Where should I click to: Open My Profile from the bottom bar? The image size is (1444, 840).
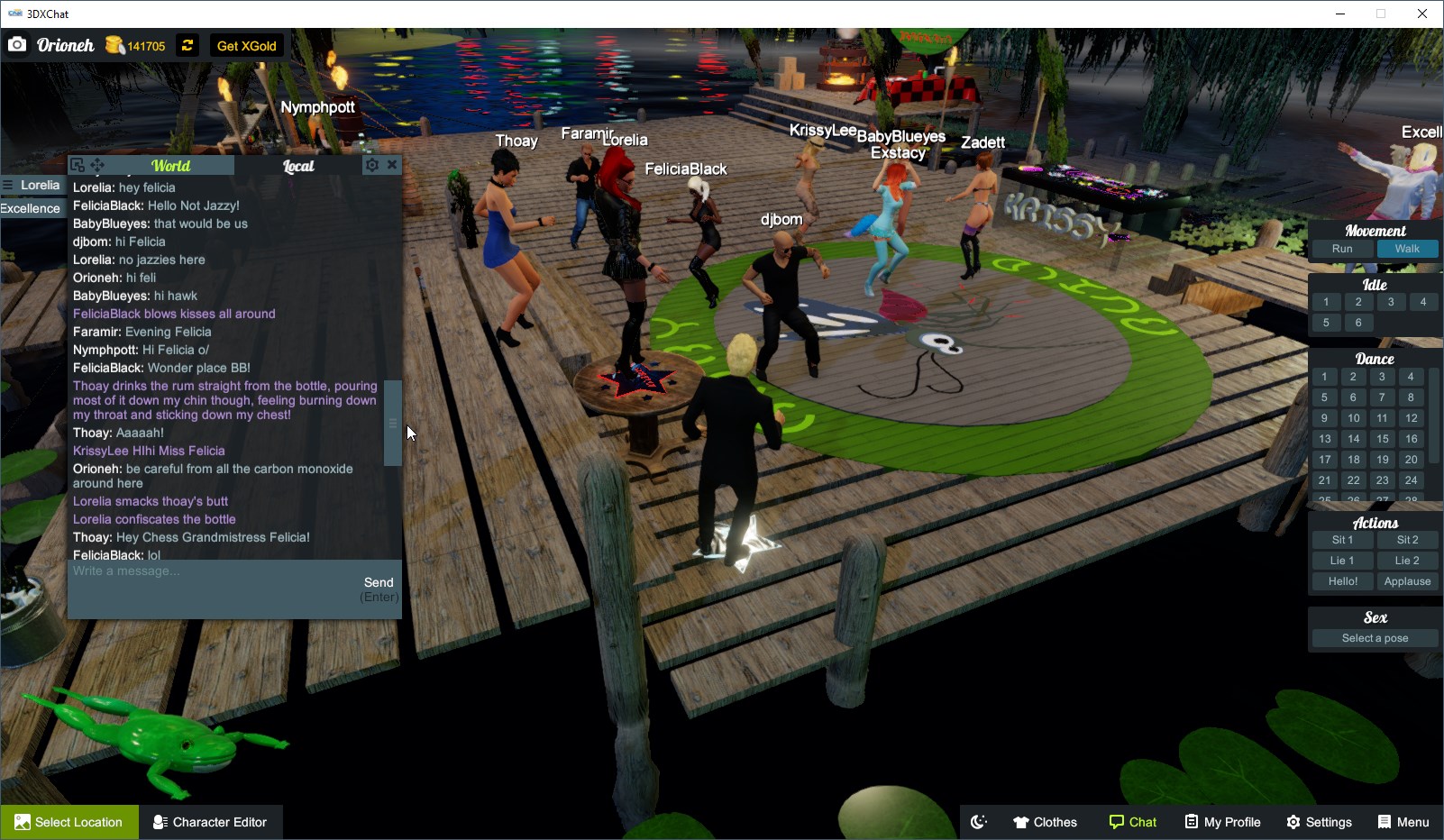click(x=1222, y=821)
